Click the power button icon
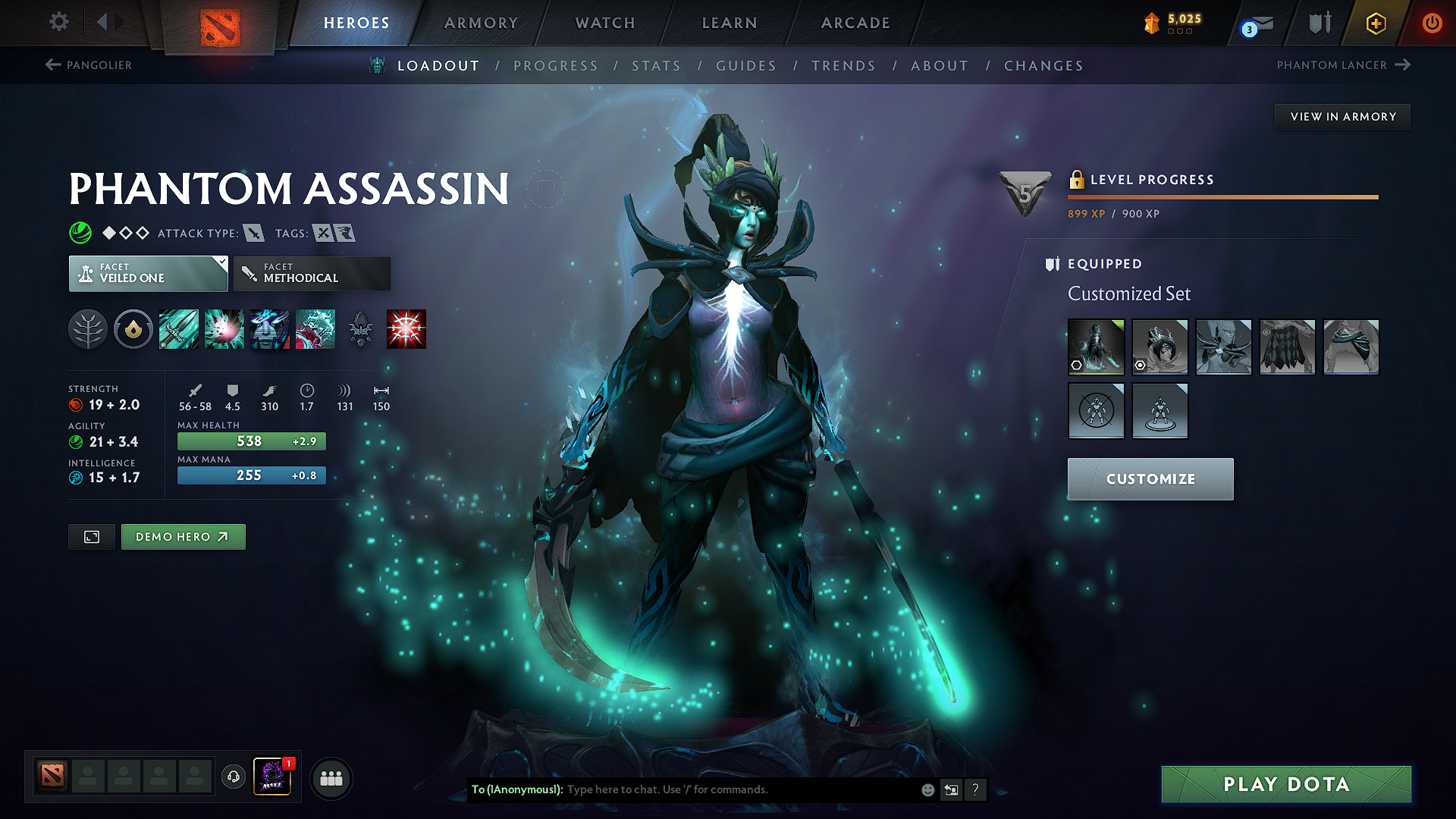The height and width of the screenshot is (819, 1456). [1432, 23]
